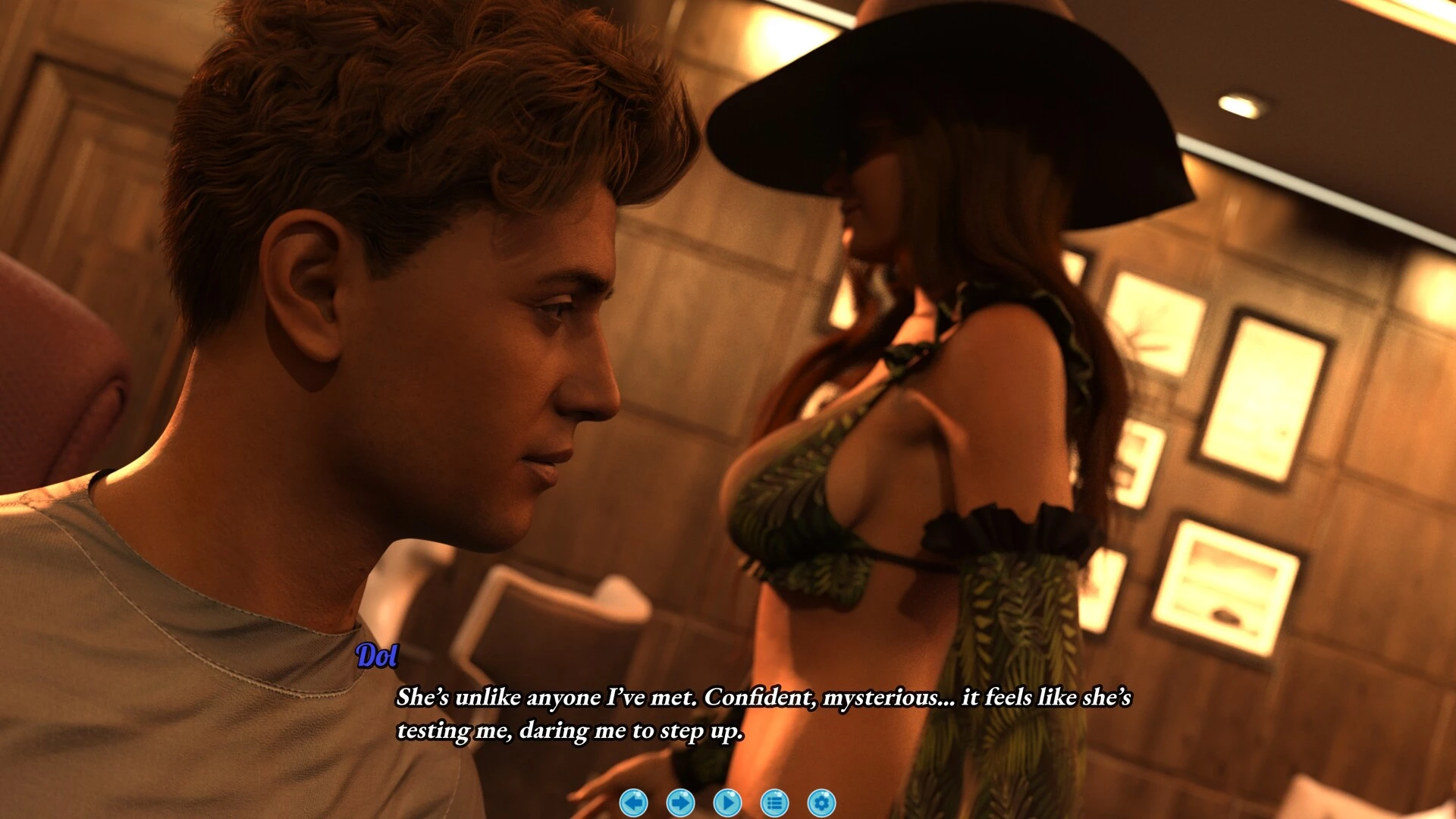Advance dialogue with the right arrow button

coord(680,802)
